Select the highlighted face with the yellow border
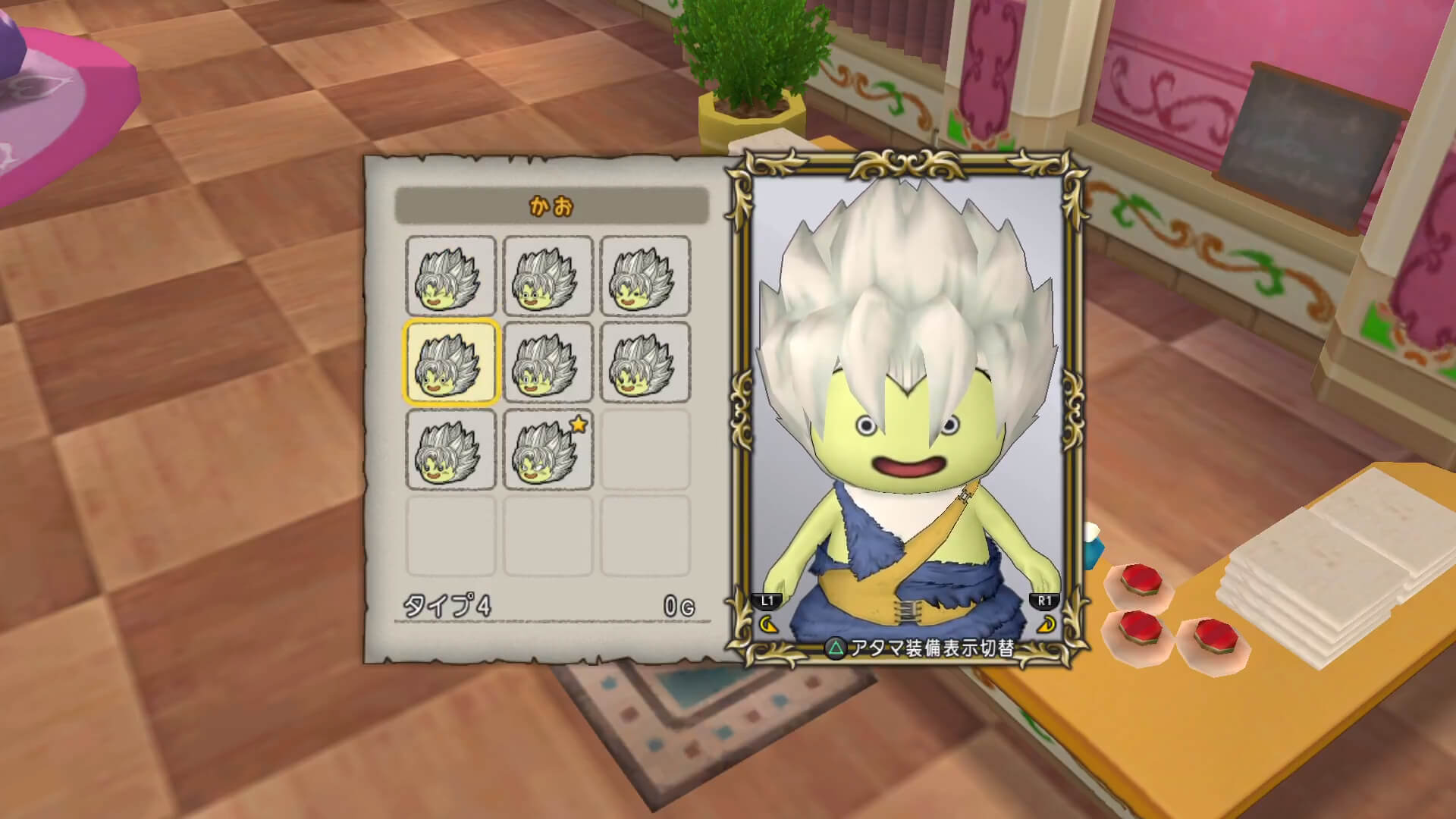This screenshot has height=819, width=1456. point(450,362)
